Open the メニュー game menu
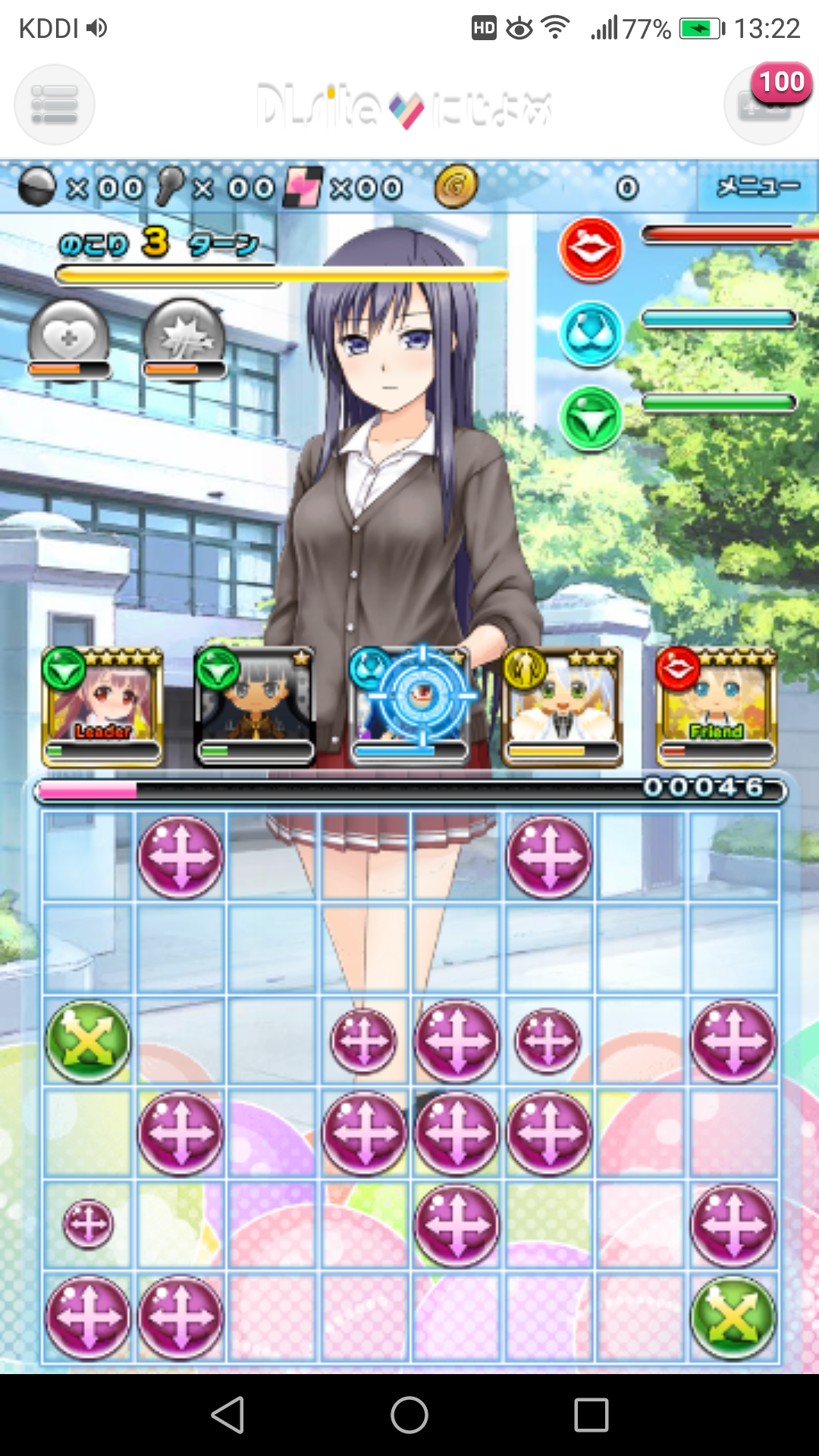This screenshot has height=1456, width=819. (x=758, y=187)
